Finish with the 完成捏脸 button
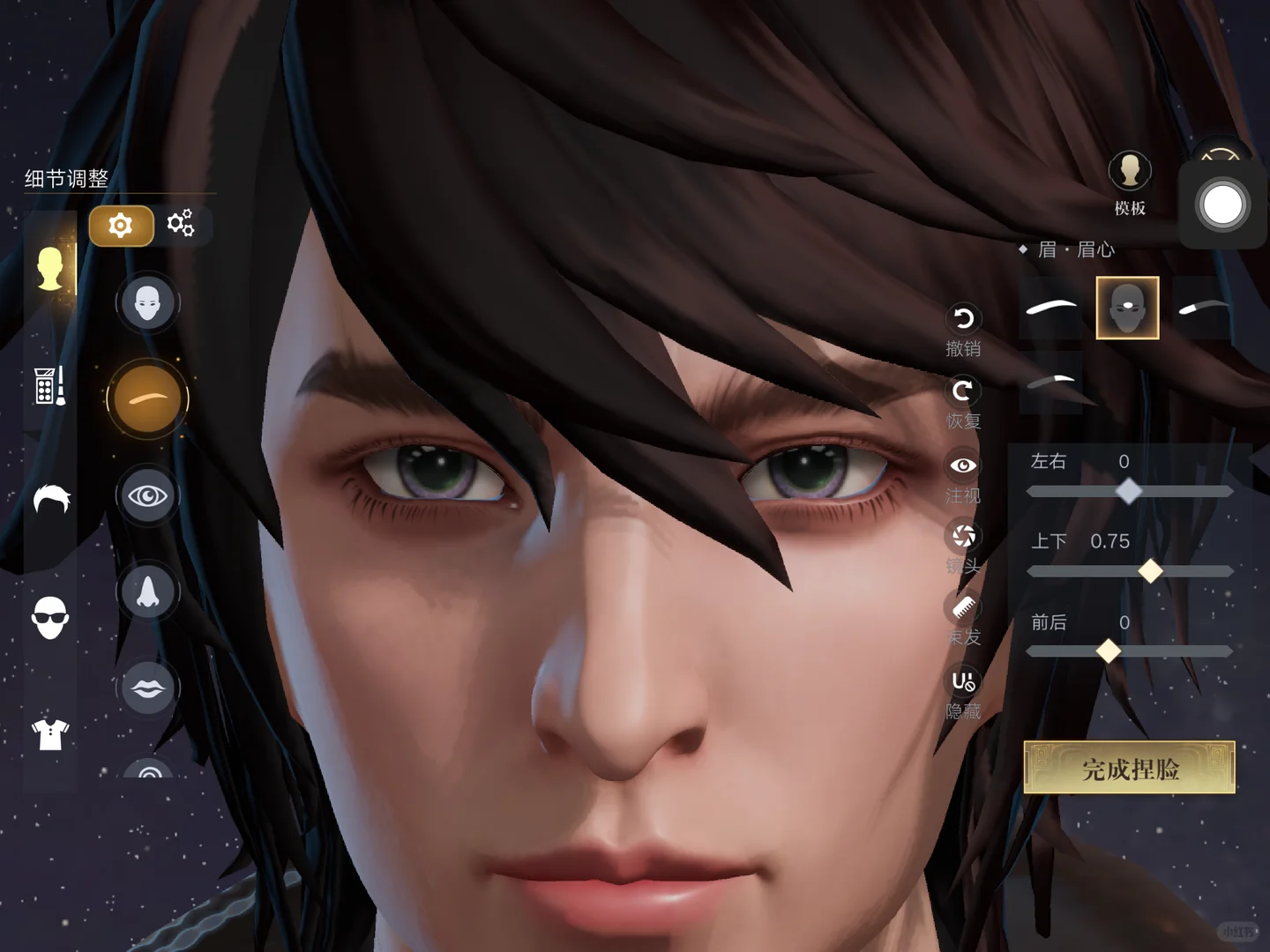The width and height of the screenshot is (1270, 952). click(x=1129, y=769)
